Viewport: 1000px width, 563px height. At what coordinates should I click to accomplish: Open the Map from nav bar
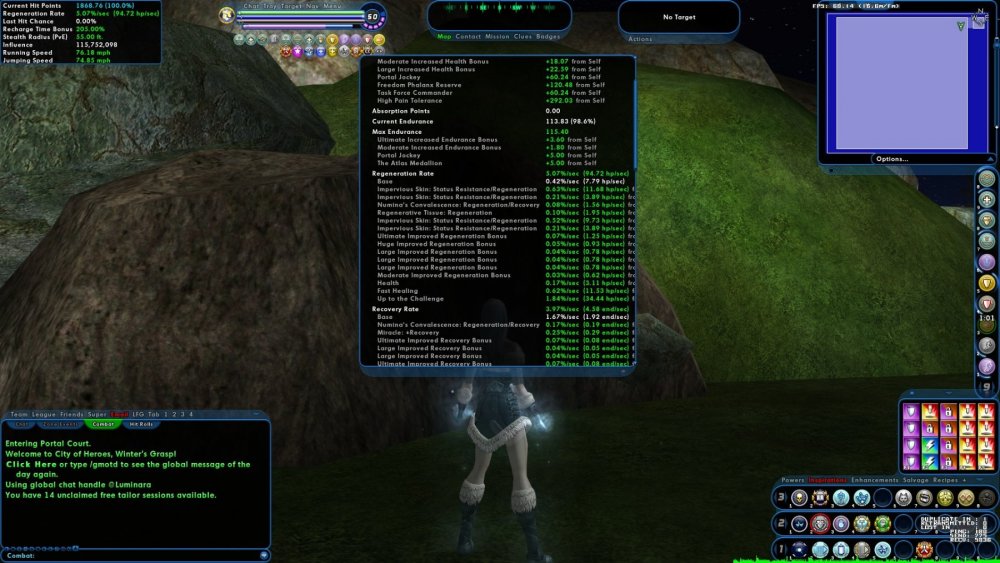tap(444, 36)
